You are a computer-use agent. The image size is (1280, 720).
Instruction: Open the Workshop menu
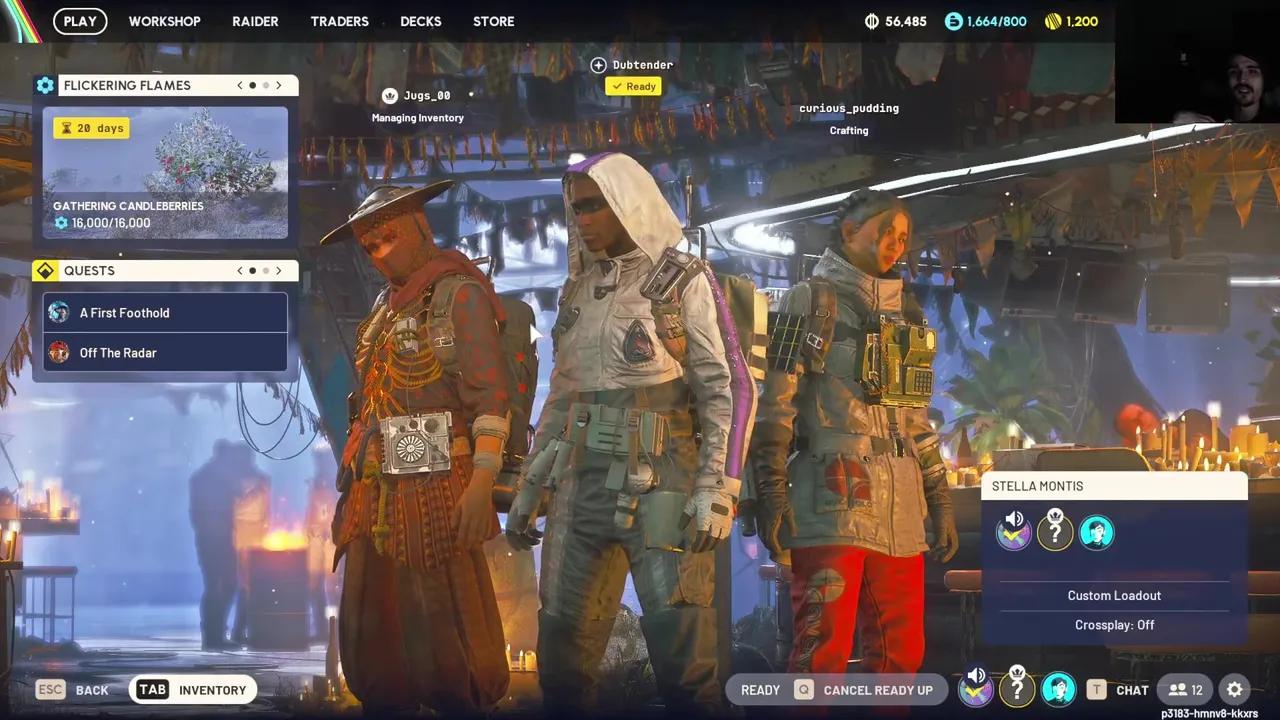[164, 21]
